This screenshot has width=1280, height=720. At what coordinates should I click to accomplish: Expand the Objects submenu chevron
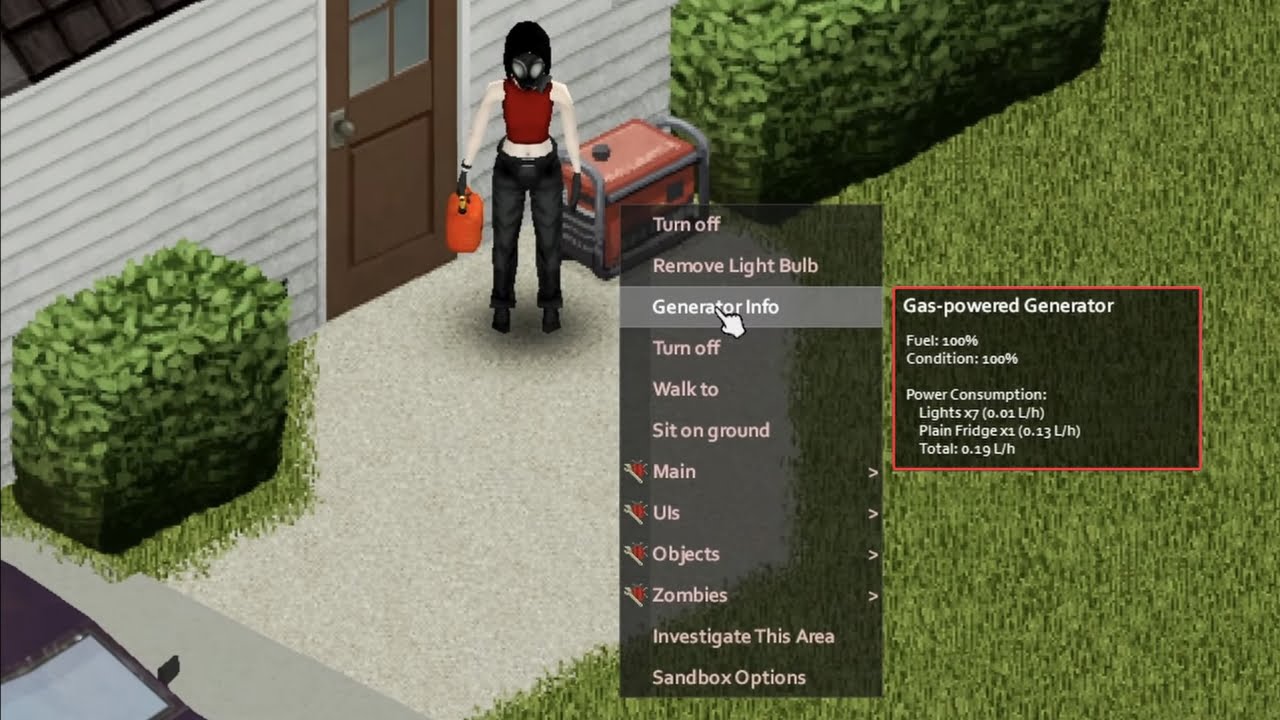tap(873, 553)
